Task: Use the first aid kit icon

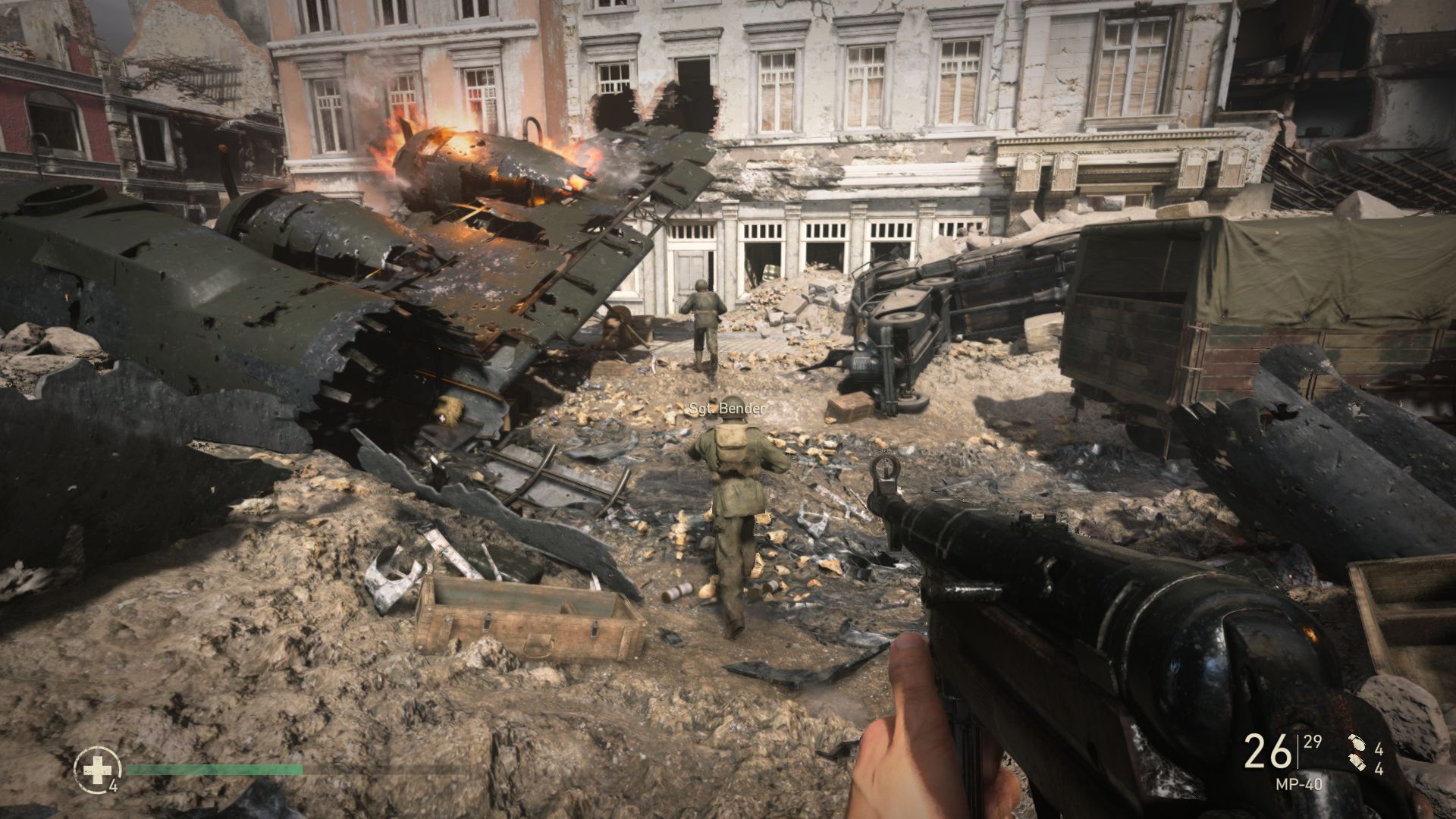Action: 96,770
